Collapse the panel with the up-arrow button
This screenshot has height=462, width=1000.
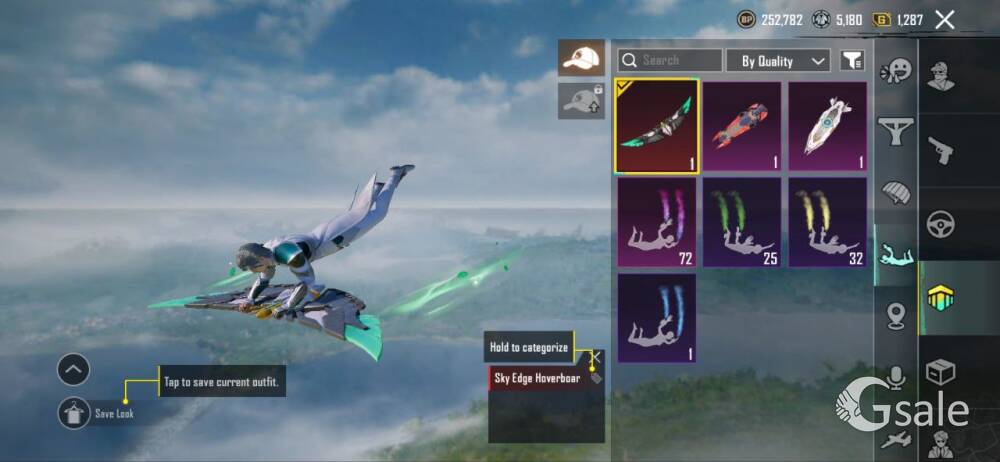click(74, 371)
